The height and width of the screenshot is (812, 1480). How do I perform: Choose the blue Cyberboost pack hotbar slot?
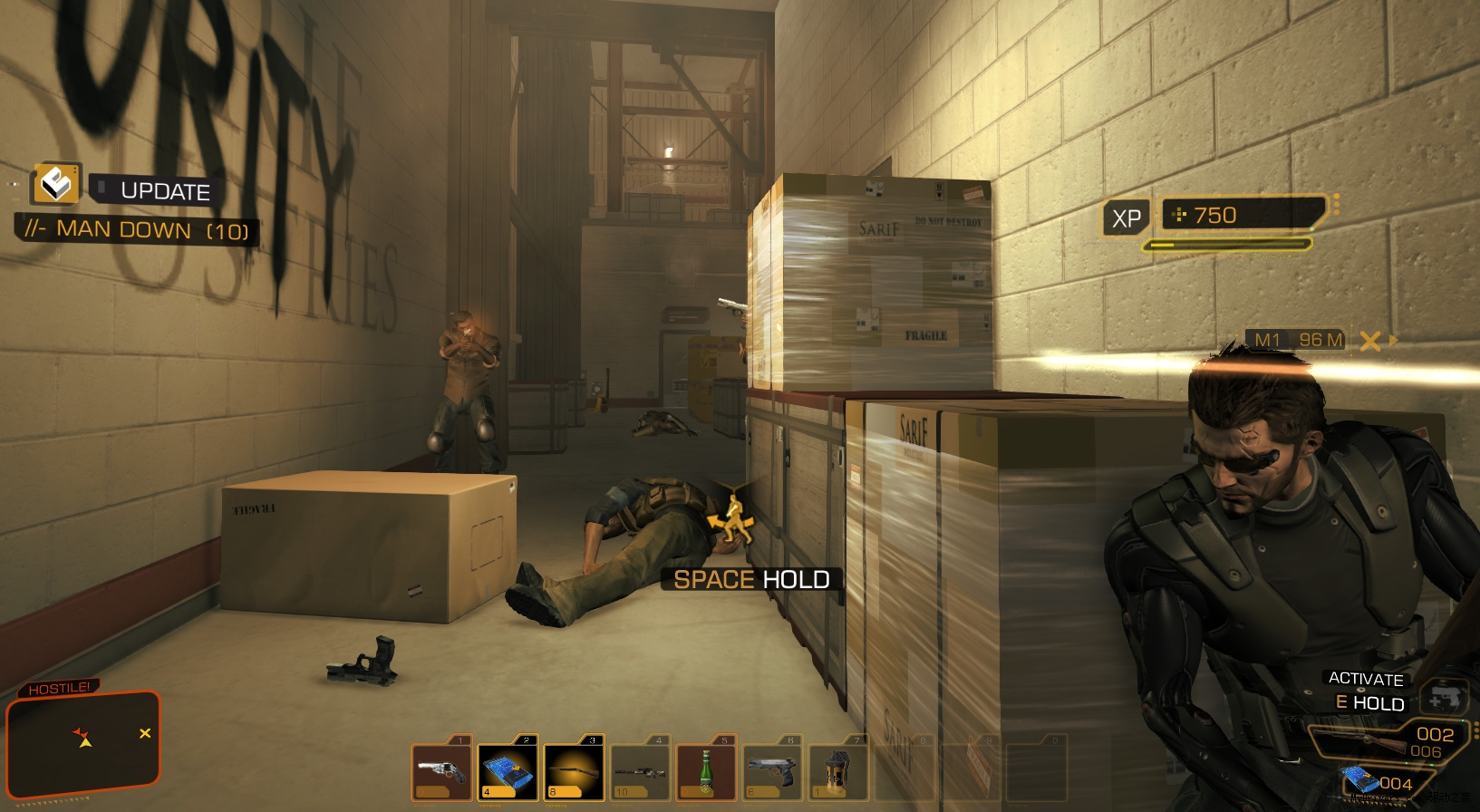(x=508, y=772)
